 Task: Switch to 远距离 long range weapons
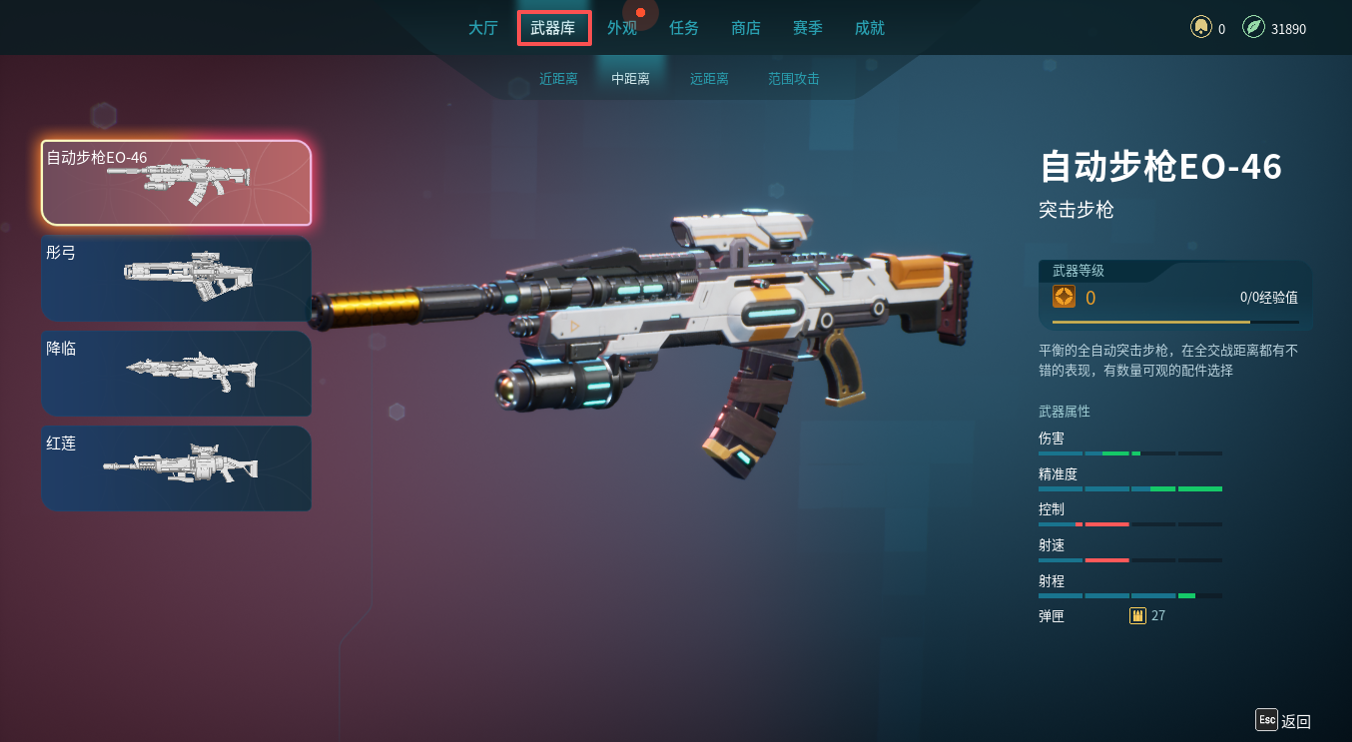pos(709,79)
